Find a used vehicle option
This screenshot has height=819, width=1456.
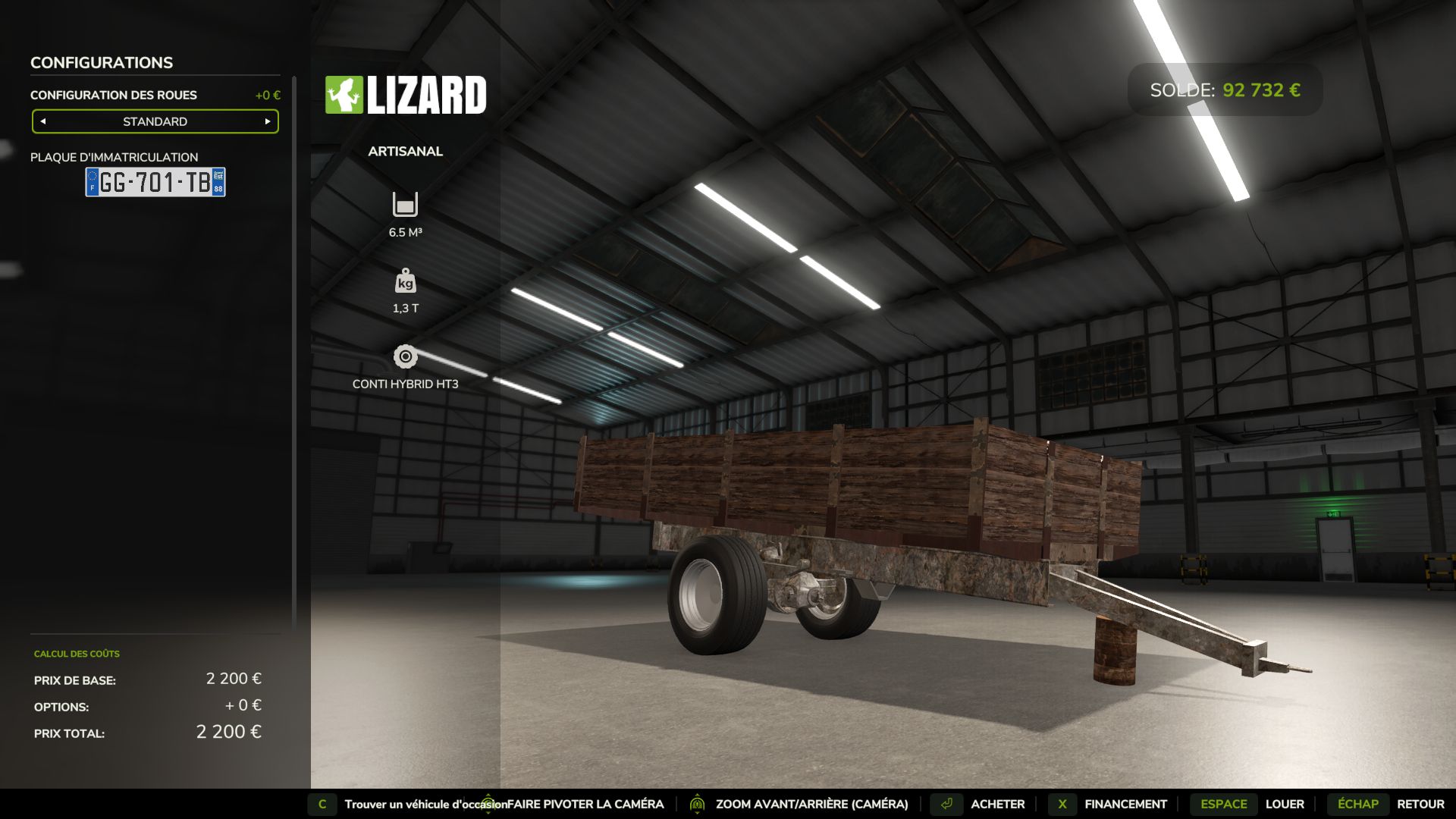tap(425, 804)
